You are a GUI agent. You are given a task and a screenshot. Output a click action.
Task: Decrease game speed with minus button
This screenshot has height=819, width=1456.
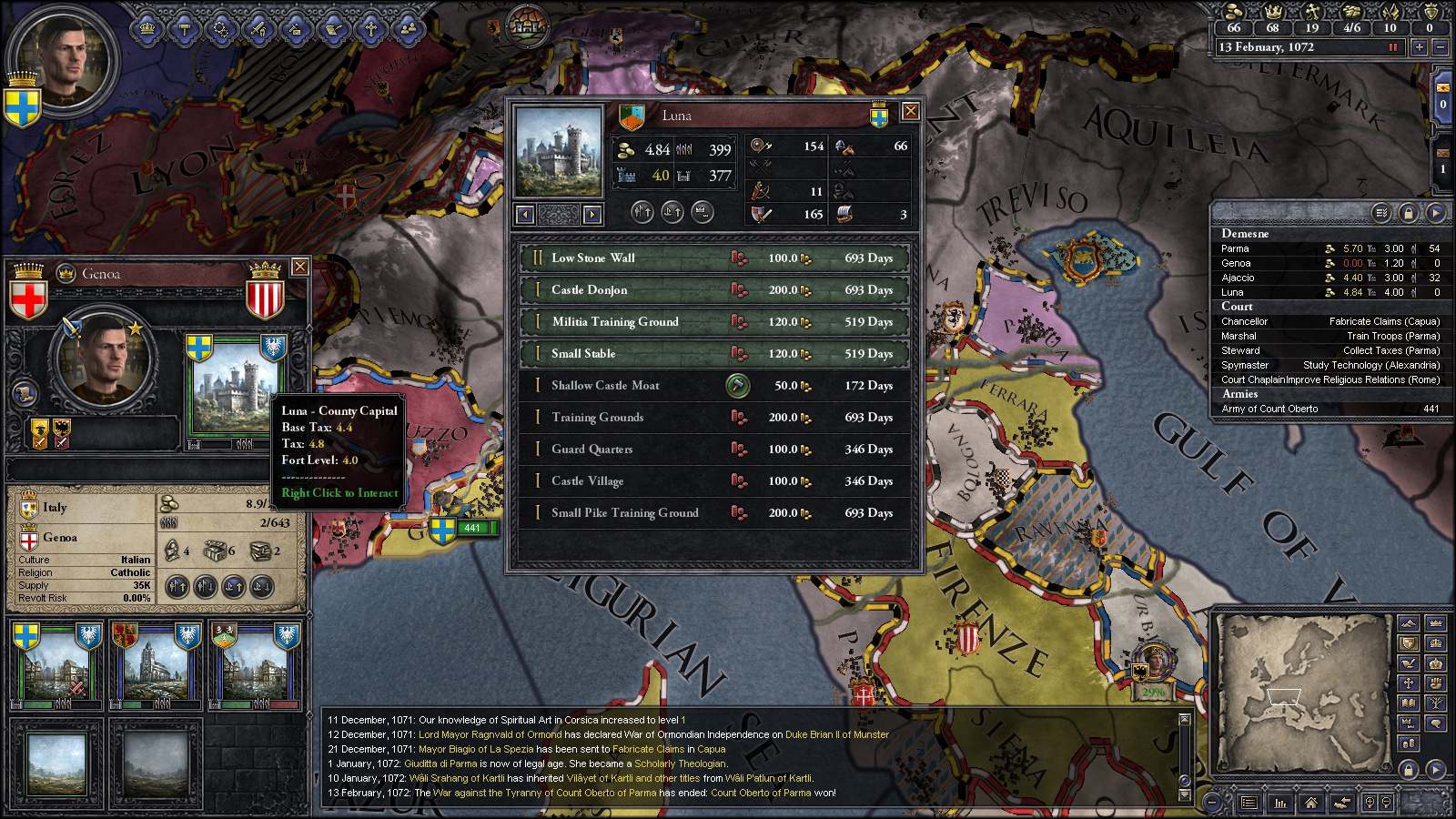click(x=1440, y=47)
